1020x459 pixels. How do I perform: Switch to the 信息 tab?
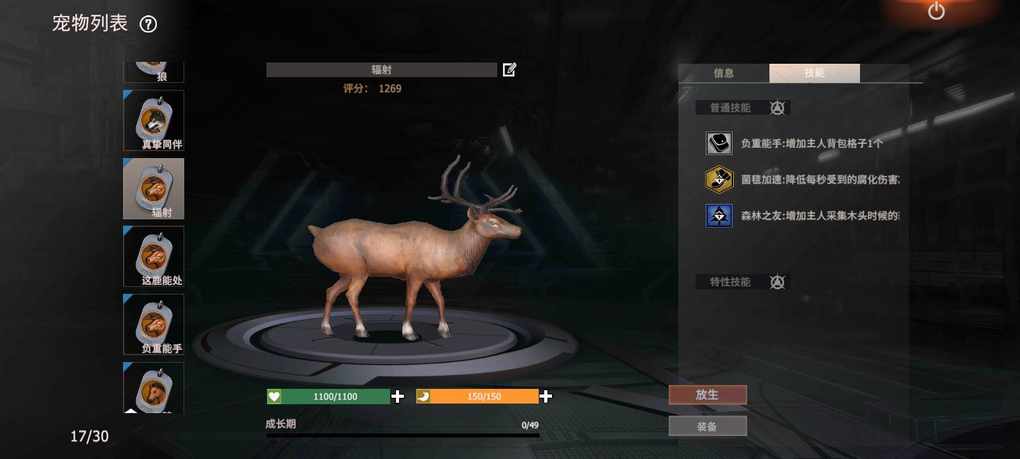(724, 73)
